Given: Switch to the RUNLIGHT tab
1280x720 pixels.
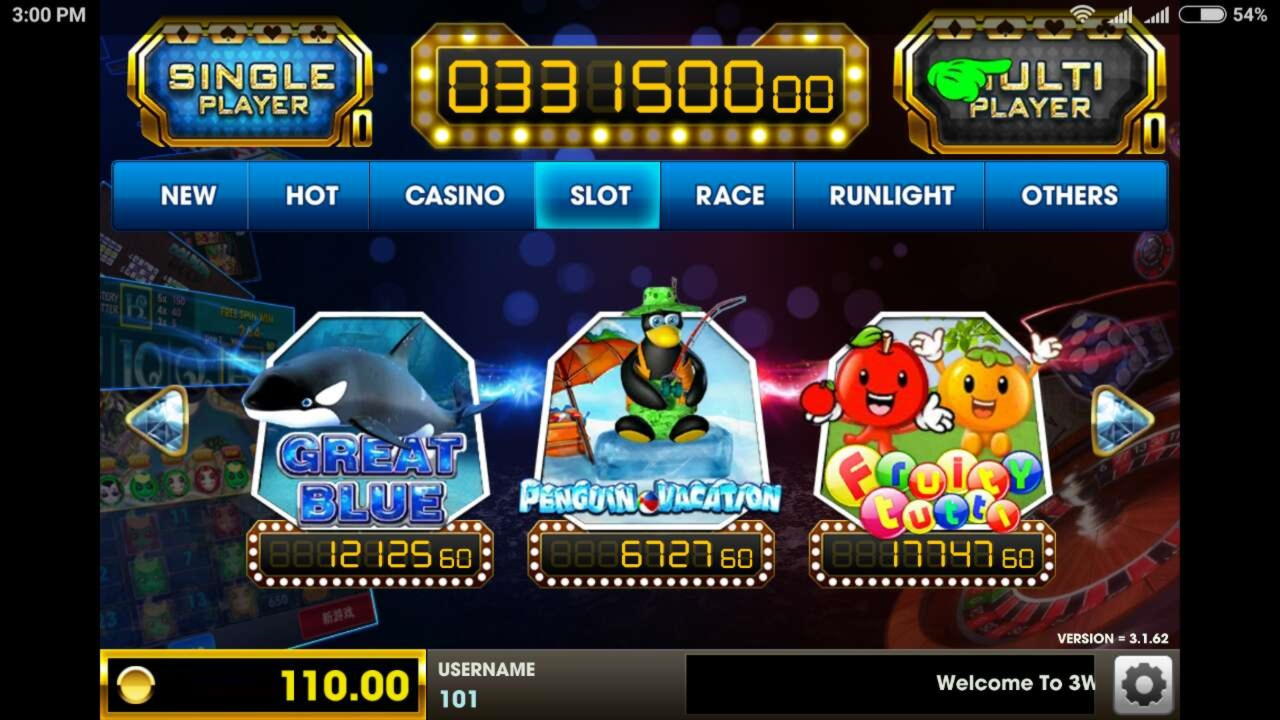Looking at the screenshot, I should pyautogui.click(x=888, y=196).
